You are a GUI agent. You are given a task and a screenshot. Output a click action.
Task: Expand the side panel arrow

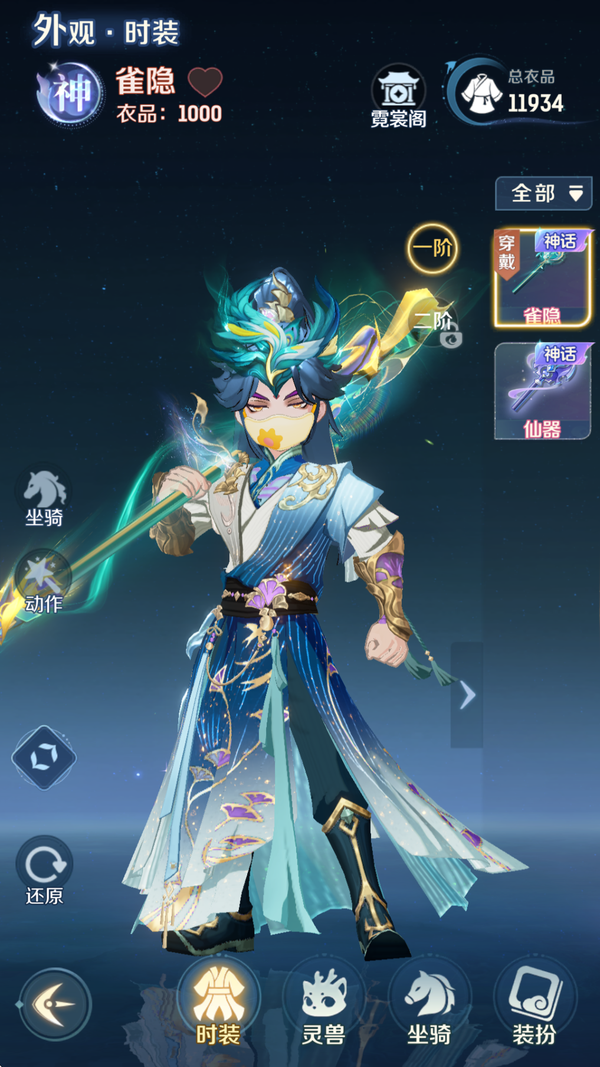(467, 695)
